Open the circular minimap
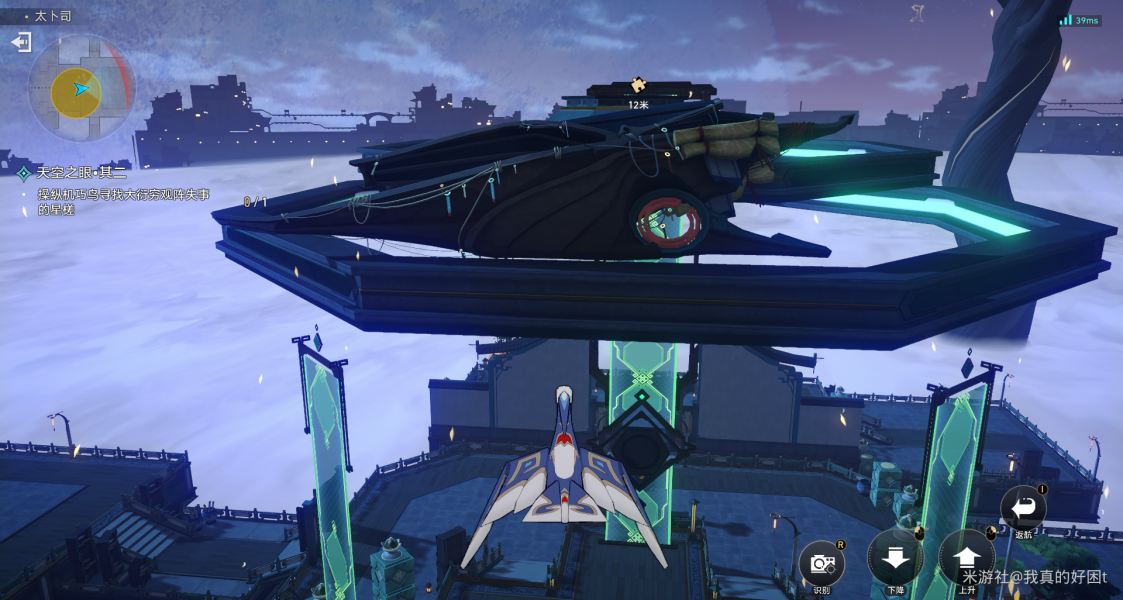Screen dimensions: 1123x600 (x=80, y=88)
